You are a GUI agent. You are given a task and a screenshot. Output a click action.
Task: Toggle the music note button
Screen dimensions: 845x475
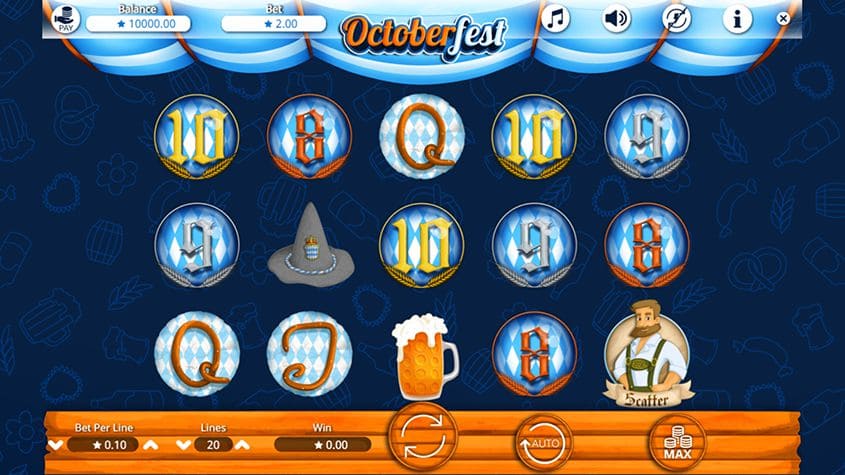point(555,18)
